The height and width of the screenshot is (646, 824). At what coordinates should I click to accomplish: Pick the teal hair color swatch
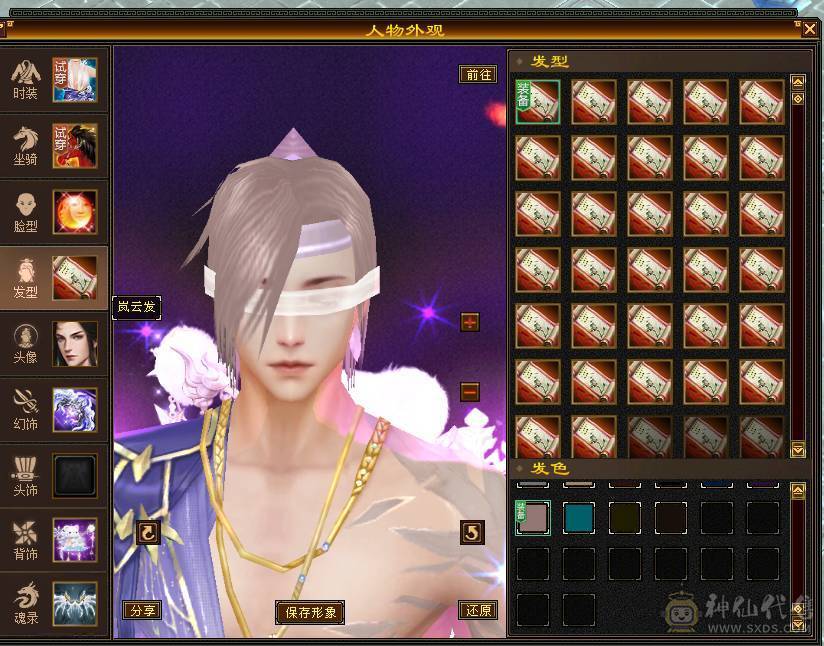(x=580, y=517)
